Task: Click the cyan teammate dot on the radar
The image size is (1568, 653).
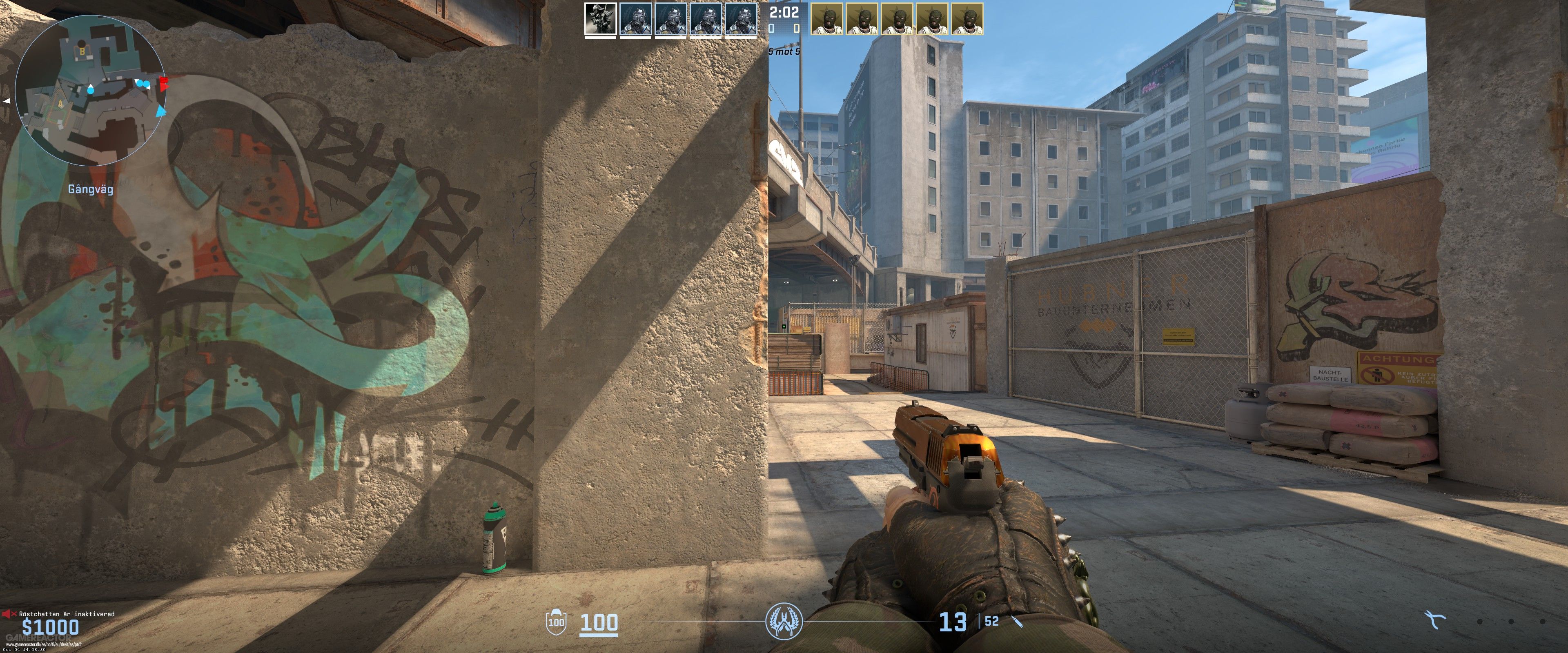Action: tap(91, 91)
